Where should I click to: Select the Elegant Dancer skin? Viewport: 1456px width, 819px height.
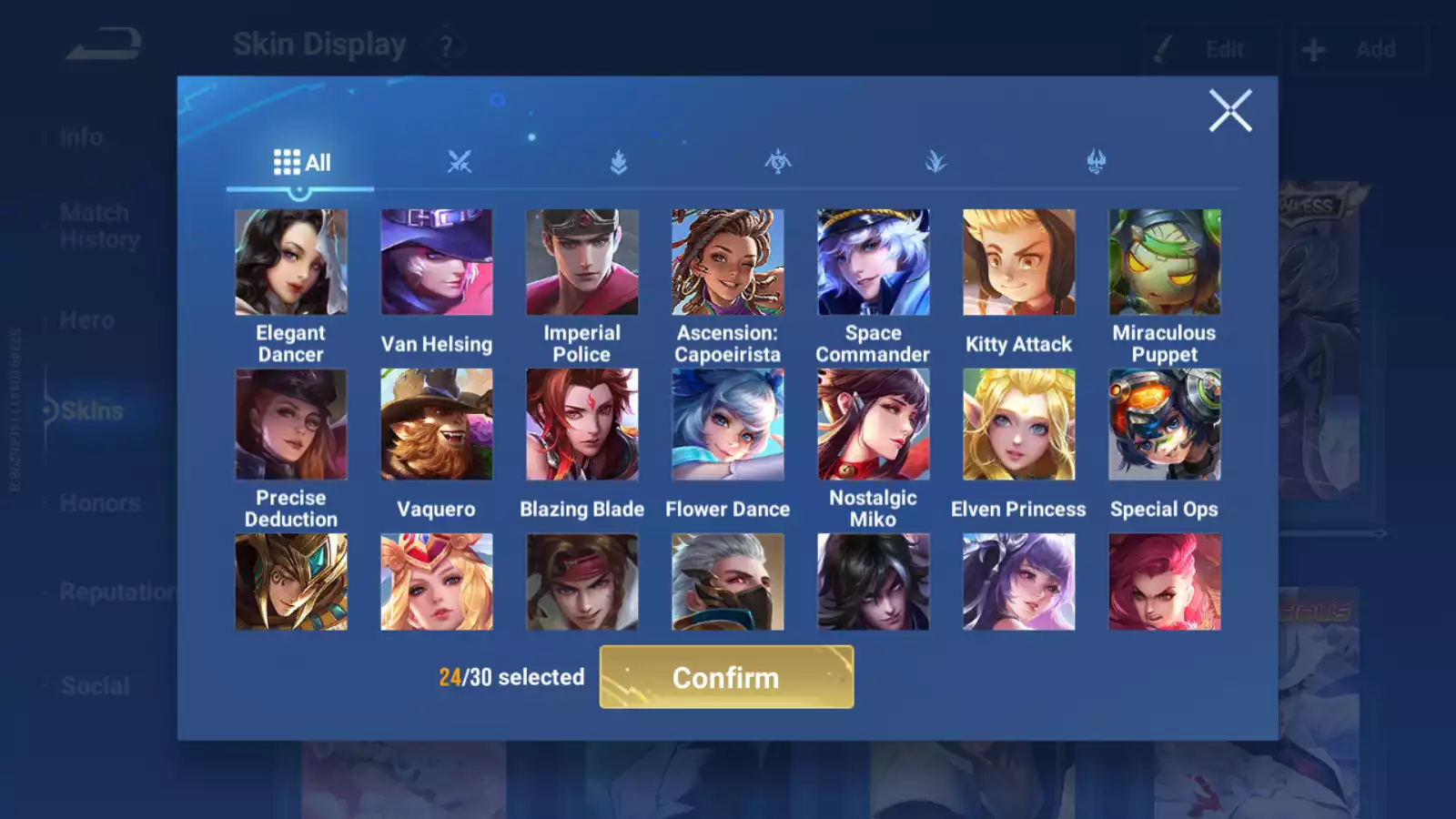click(291, 263)
